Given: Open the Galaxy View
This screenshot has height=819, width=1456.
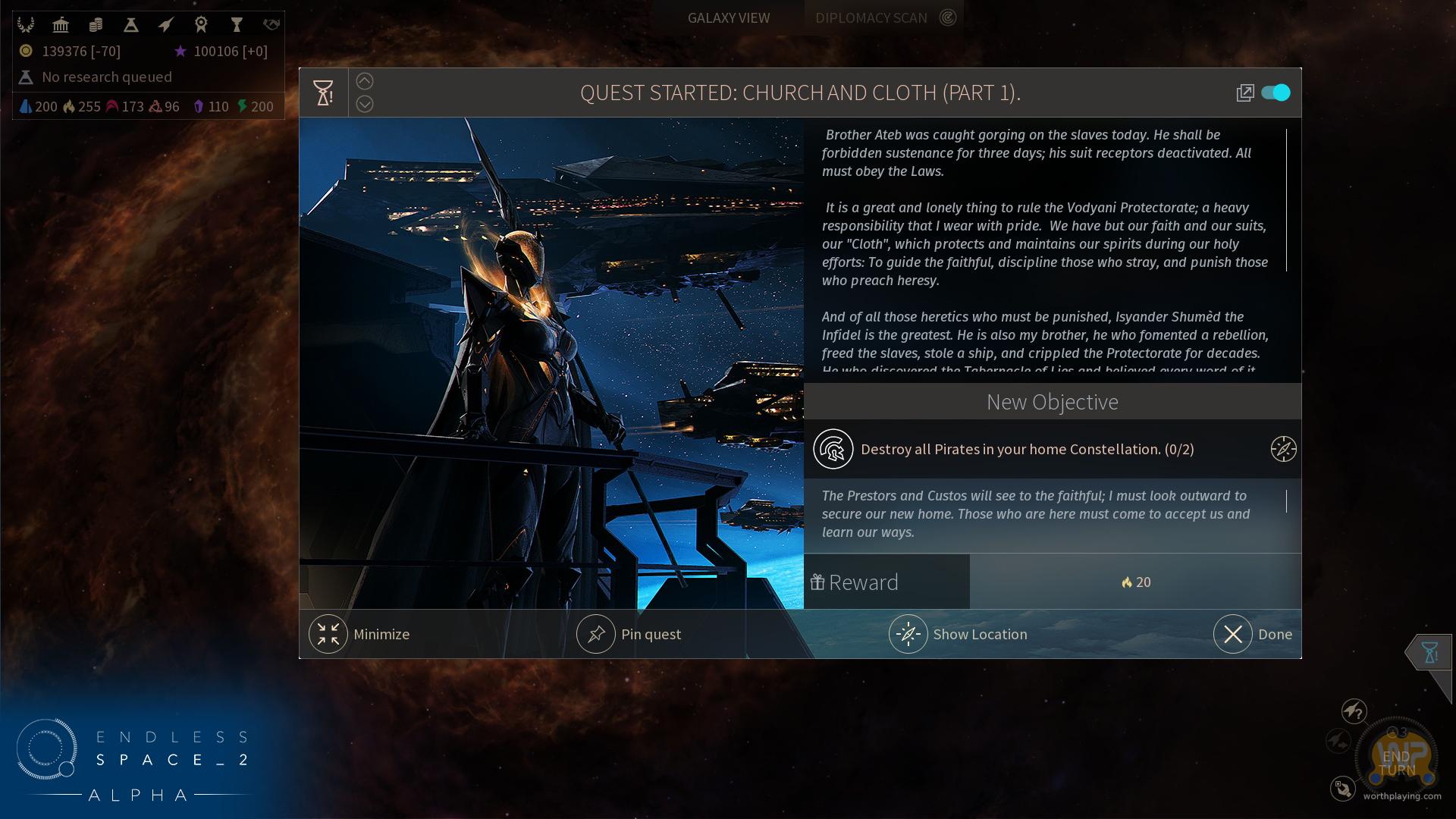Looking at the screenshot, I should pos(728,17).
